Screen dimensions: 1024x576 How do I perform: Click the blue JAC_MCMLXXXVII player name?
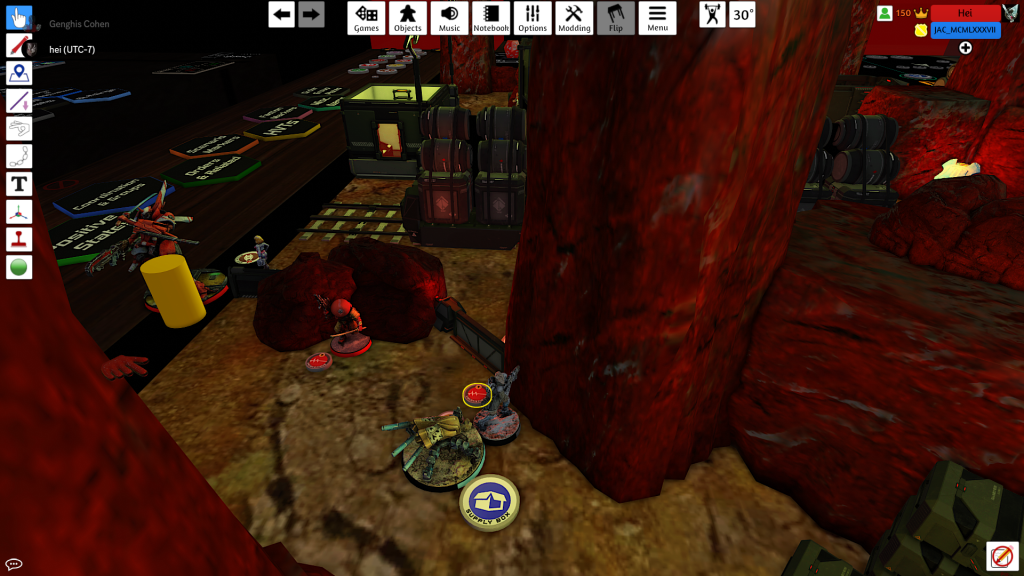pos(965,30)
